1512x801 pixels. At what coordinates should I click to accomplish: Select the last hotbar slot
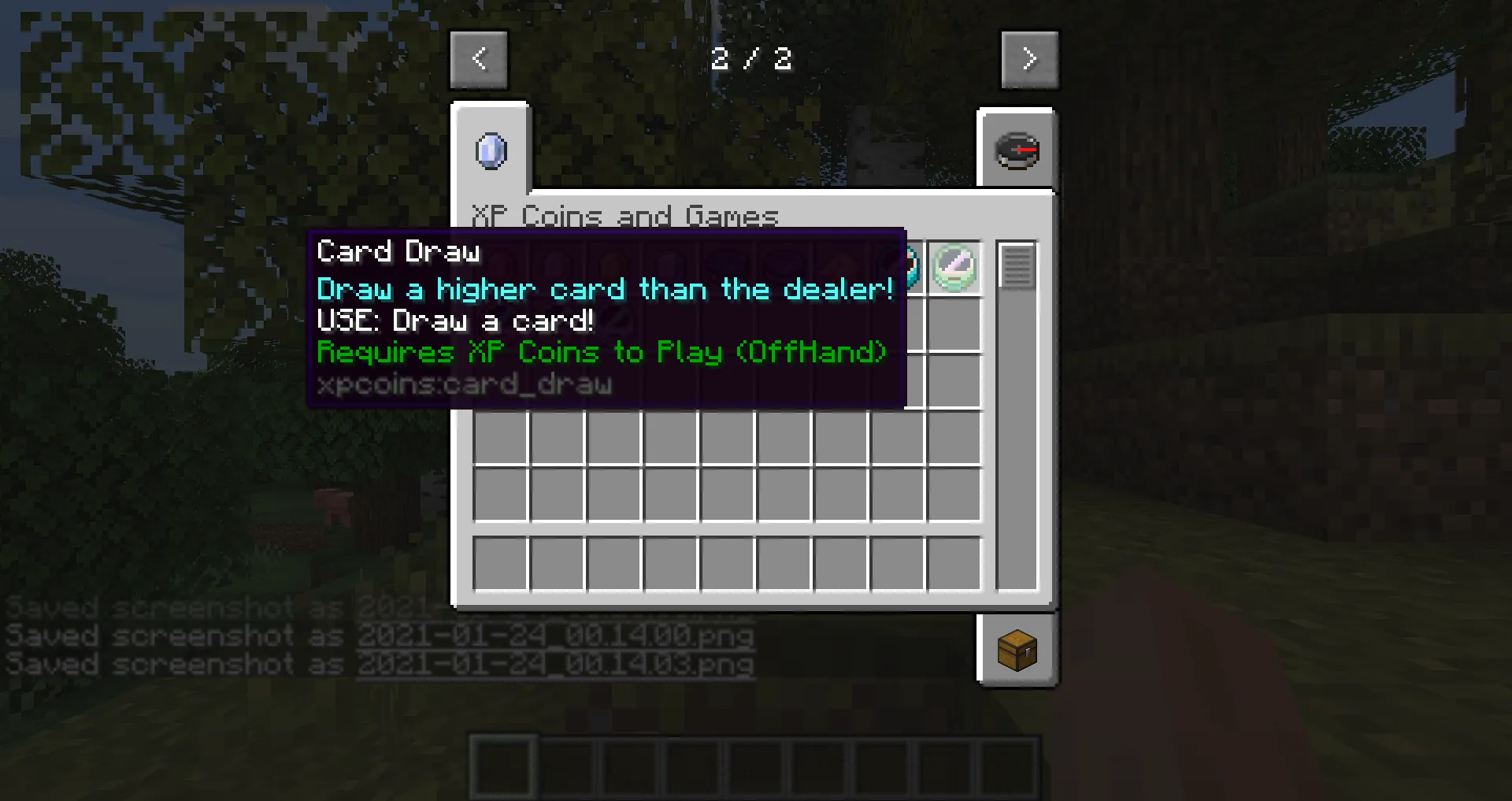click(x=1009, y=765)
